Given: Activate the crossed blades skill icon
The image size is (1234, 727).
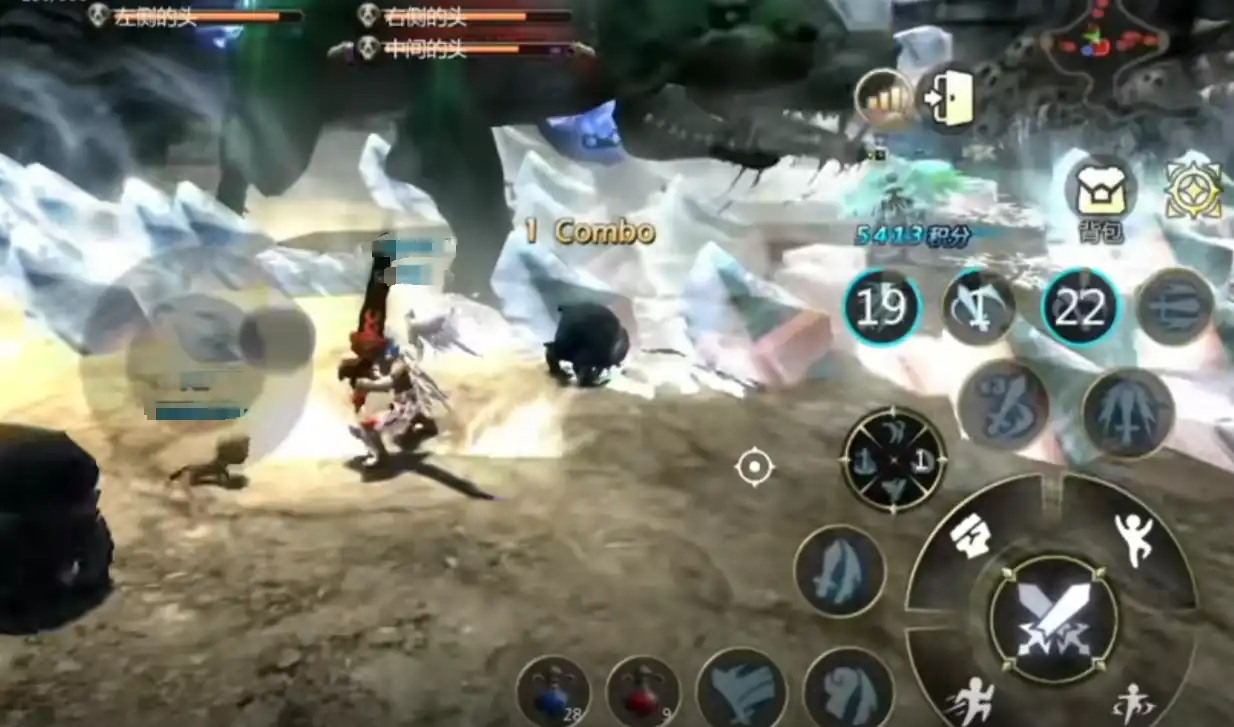Looking at the screenshot, I should pyautogui.click(x=980, y=308).
